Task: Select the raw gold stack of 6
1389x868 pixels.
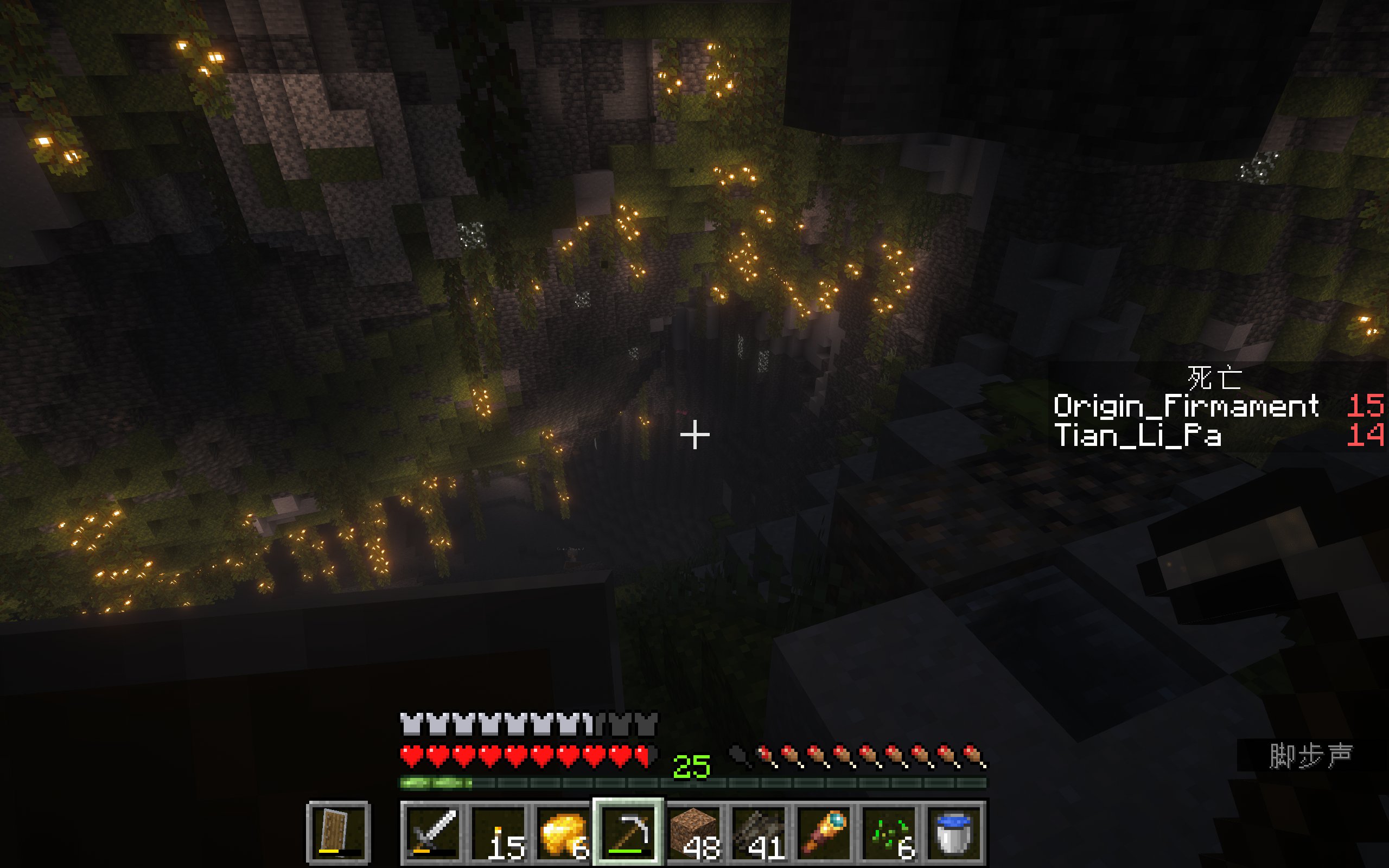Action: (564, 832)
